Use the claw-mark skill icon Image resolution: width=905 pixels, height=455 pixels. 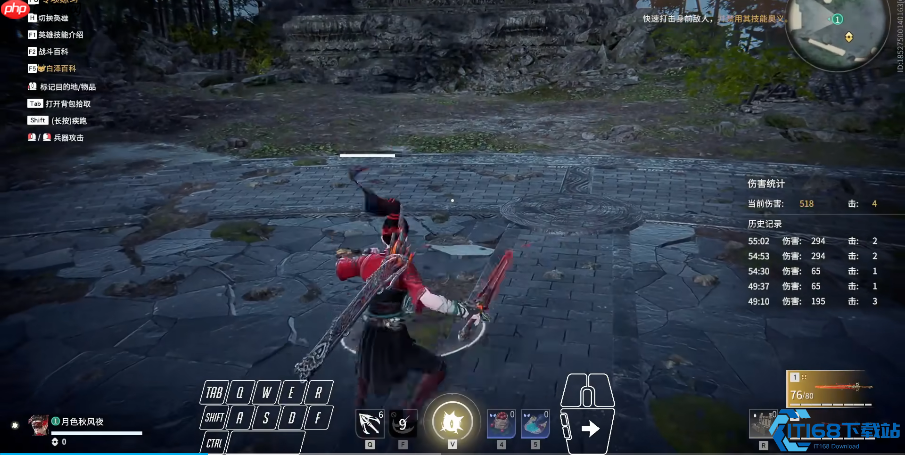point(370,424)
